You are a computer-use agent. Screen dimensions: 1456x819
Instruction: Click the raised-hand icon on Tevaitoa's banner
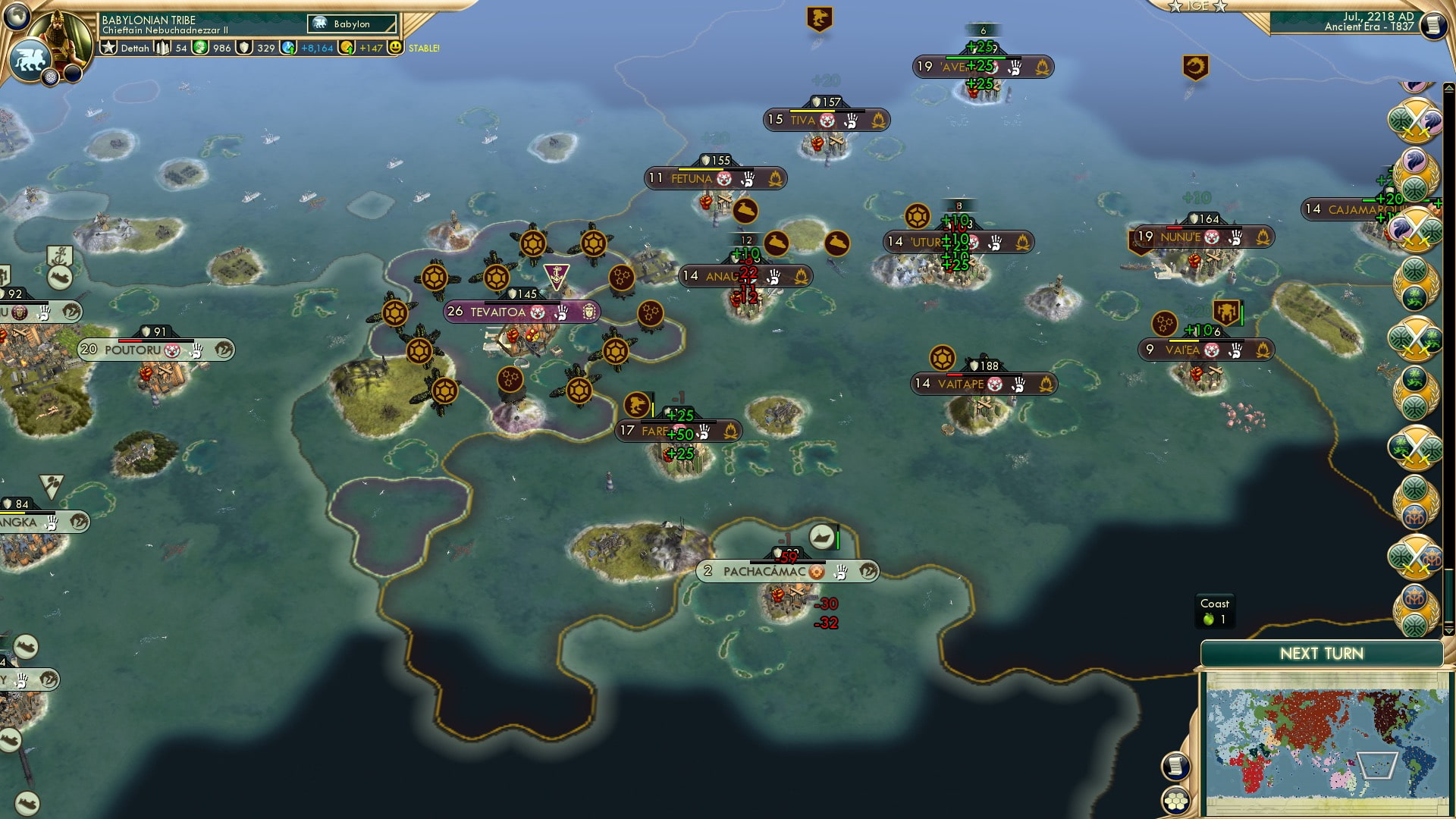coord(561,310)
